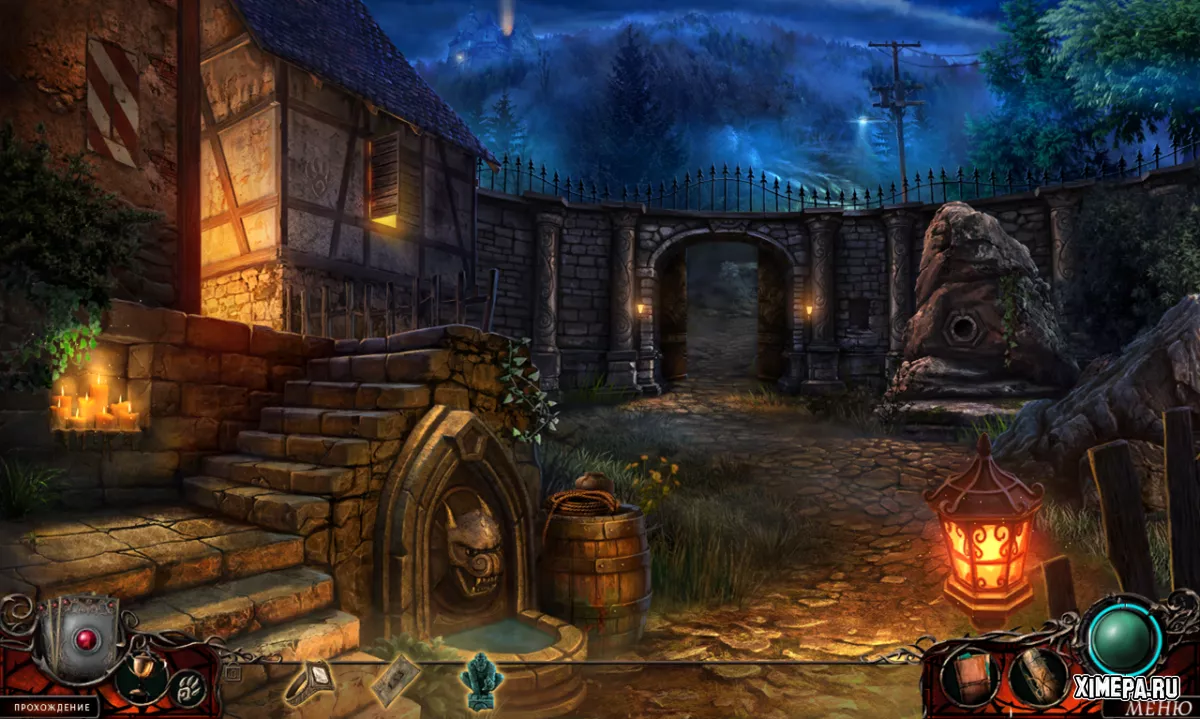Pick the rectangular metal plate item
The width and height of the screenshot is (1200, 719).
[395, 681]
